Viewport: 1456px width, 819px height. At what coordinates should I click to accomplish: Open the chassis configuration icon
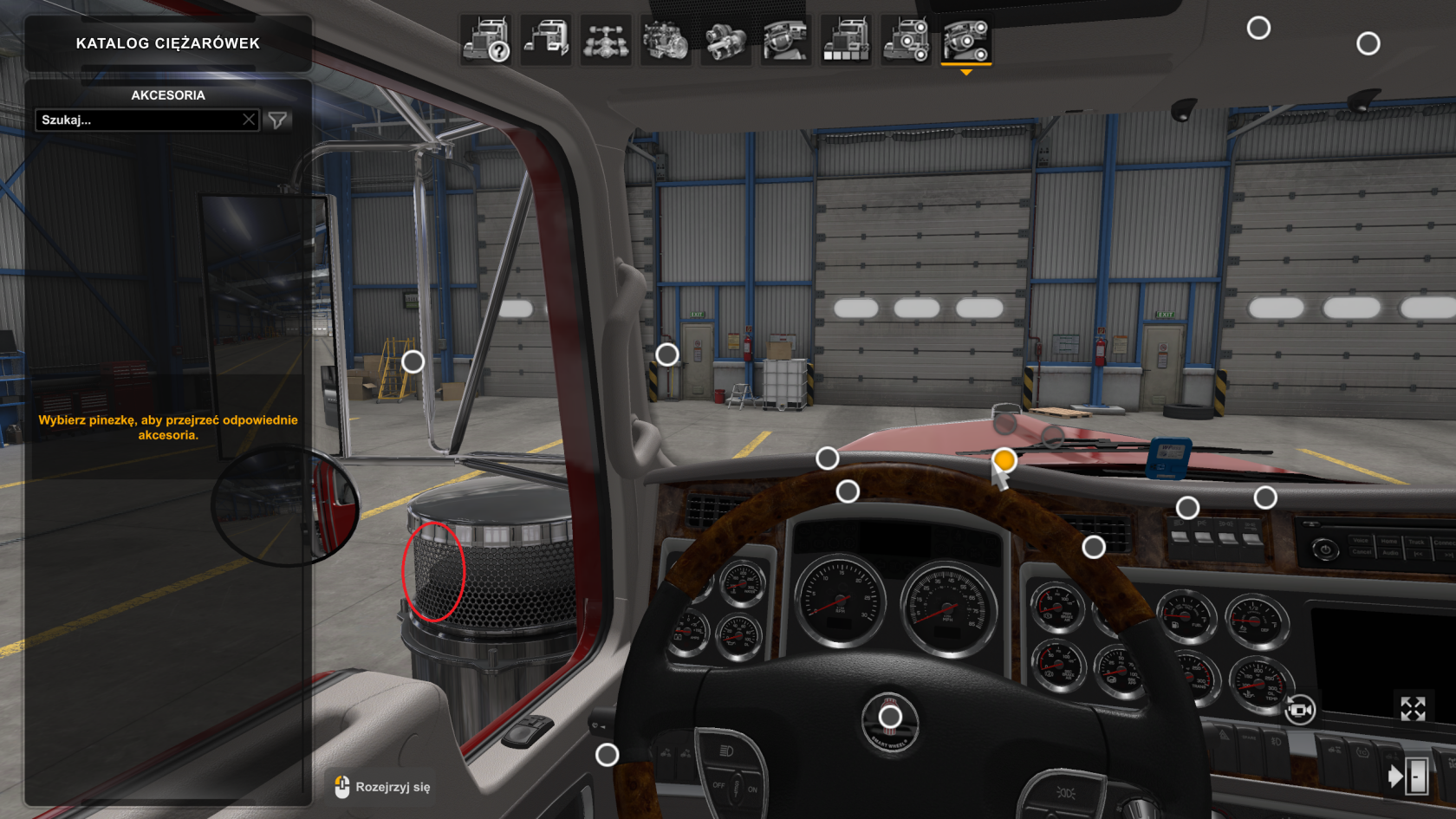(x=606, y=41)
